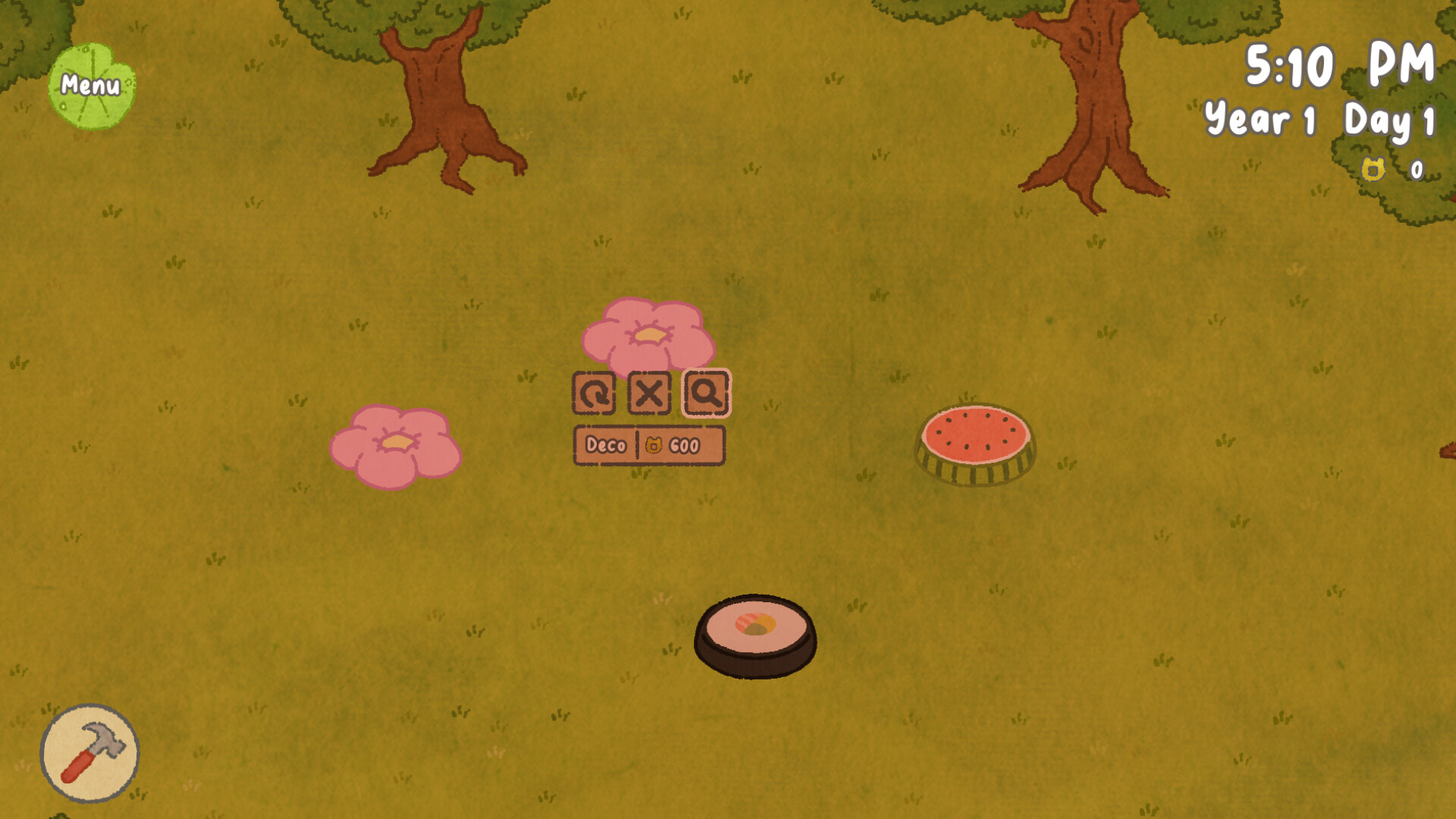The height and width of the screenshot is (819, 1456).
Task: Click the Year 1 Day 1 date
Action: pos(1318,119)
